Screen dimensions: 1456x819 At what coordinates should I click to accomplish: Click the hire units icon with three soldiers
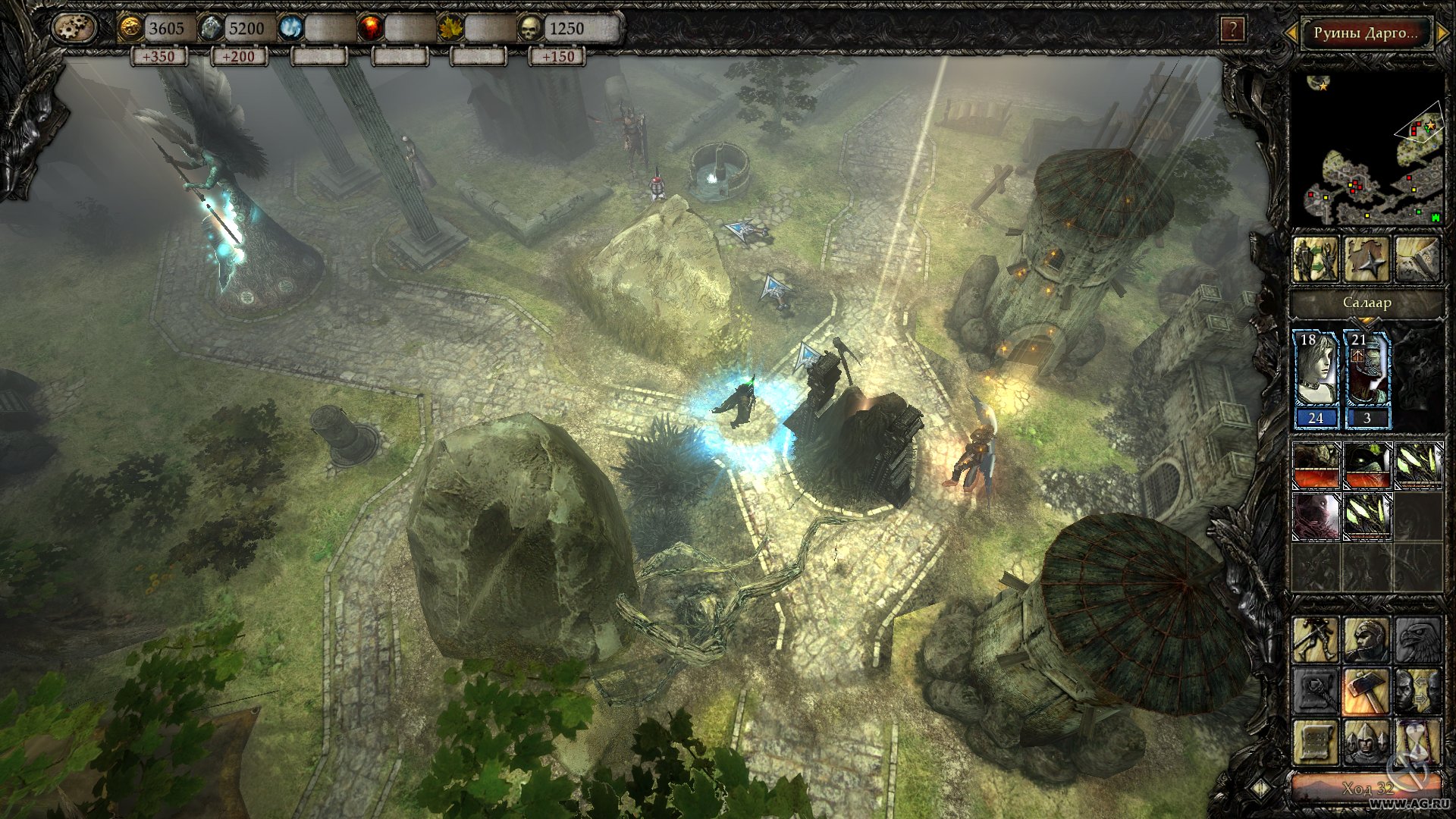coord(1366,742)
